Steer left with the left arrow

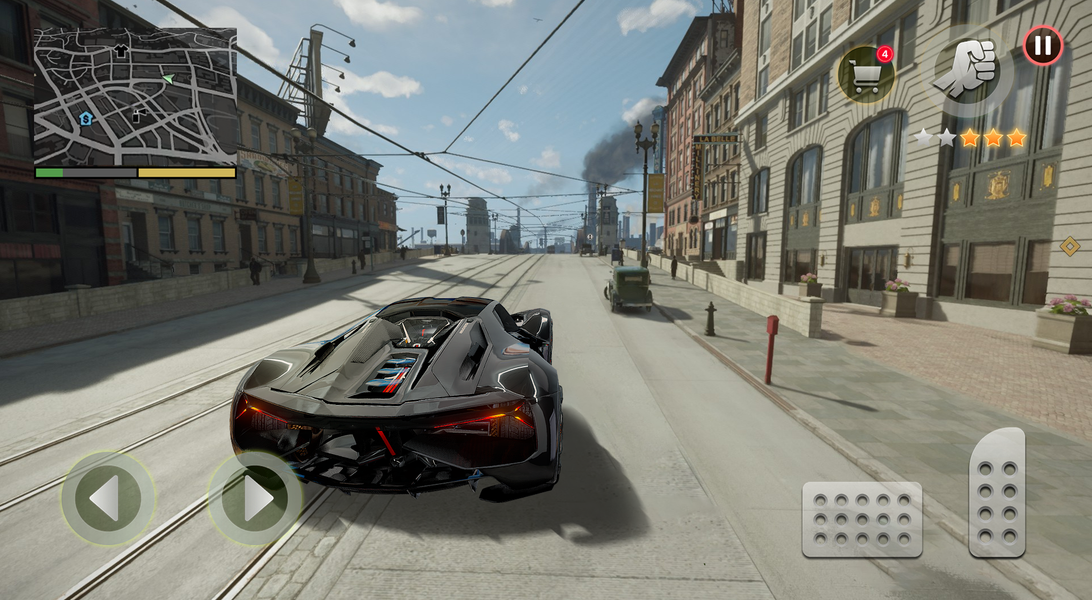coord(107,498)
